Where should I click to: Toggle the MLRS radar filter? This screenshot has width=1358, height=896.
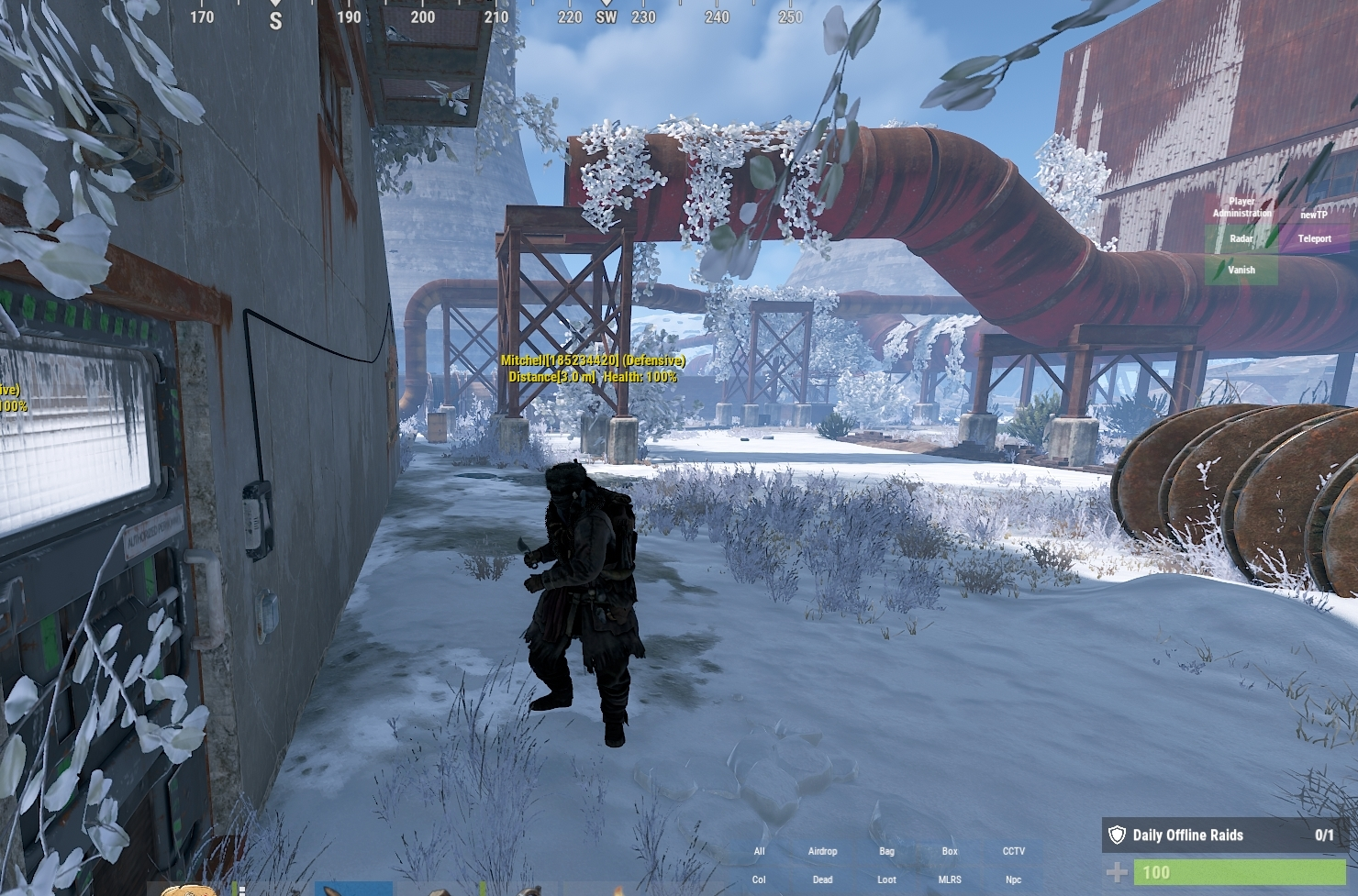(950, 879)
